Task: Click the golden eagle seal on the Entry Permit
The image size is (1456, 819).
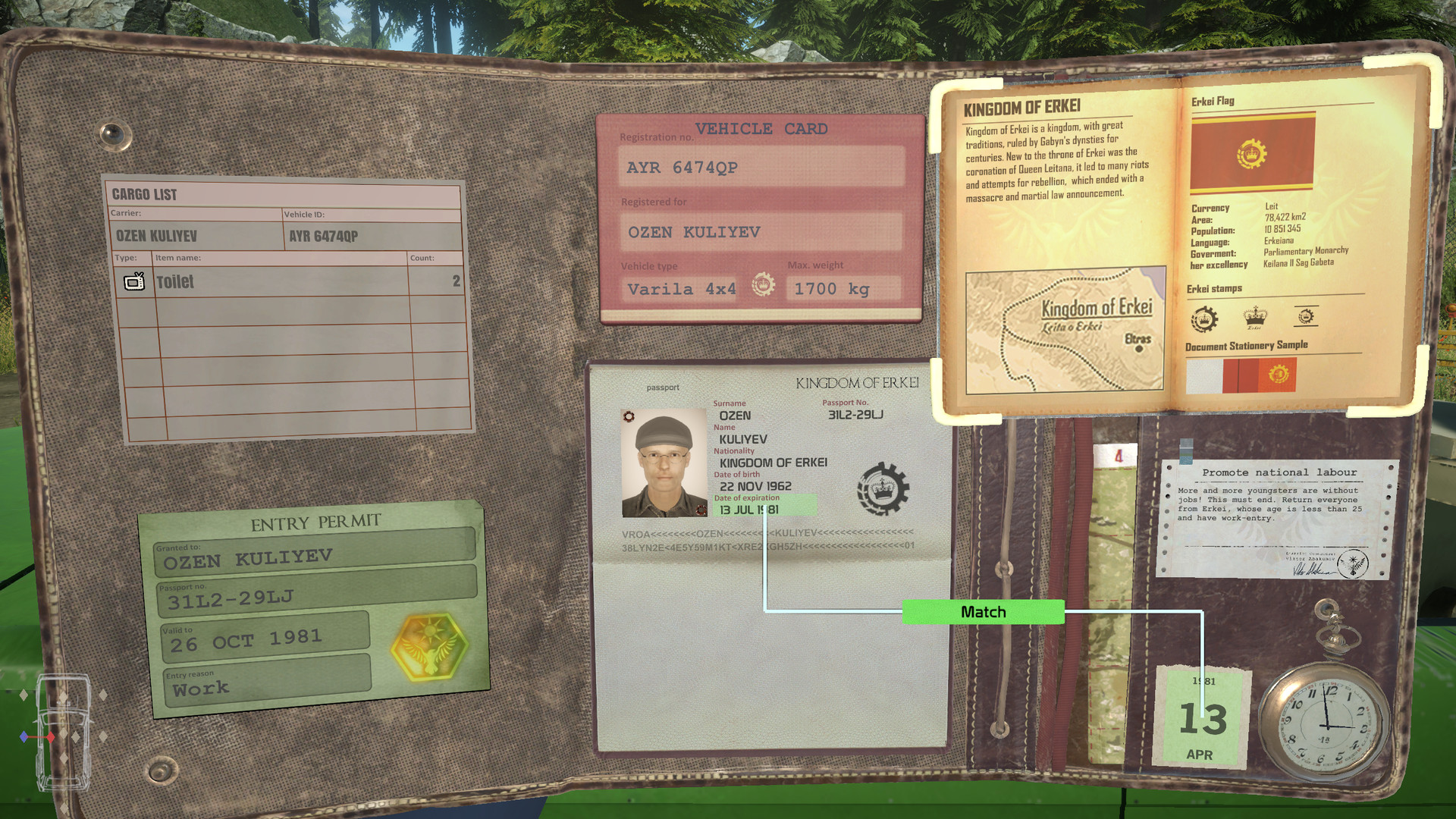Action: tap(427, 648)
